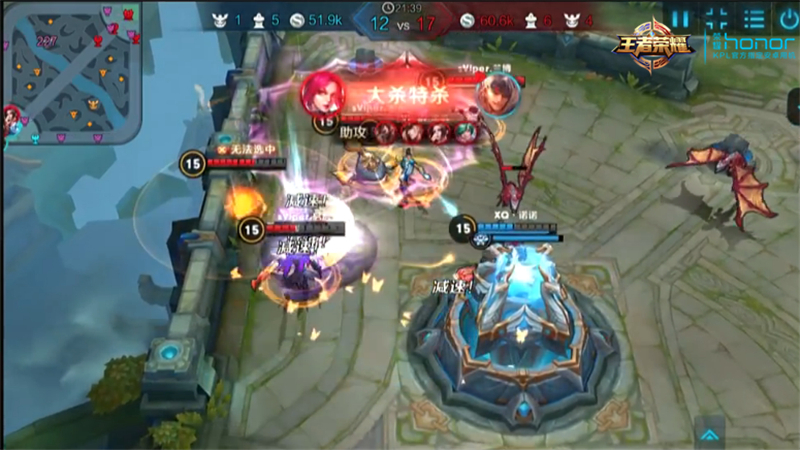Exit spectating with the power button

click(785, 18)
